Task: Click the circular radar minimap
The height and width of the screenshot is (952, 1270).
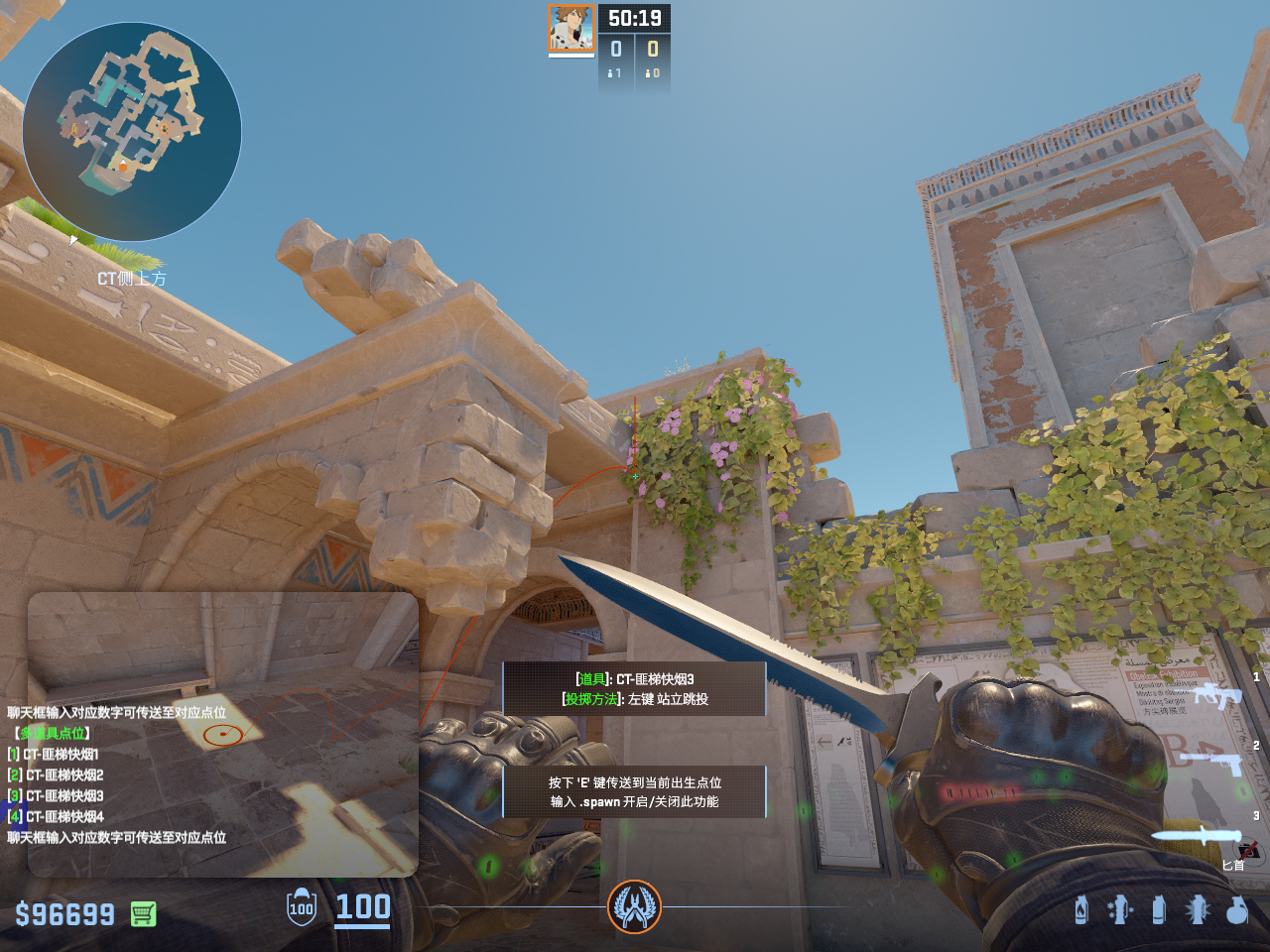Action: [x=132, y=132]
